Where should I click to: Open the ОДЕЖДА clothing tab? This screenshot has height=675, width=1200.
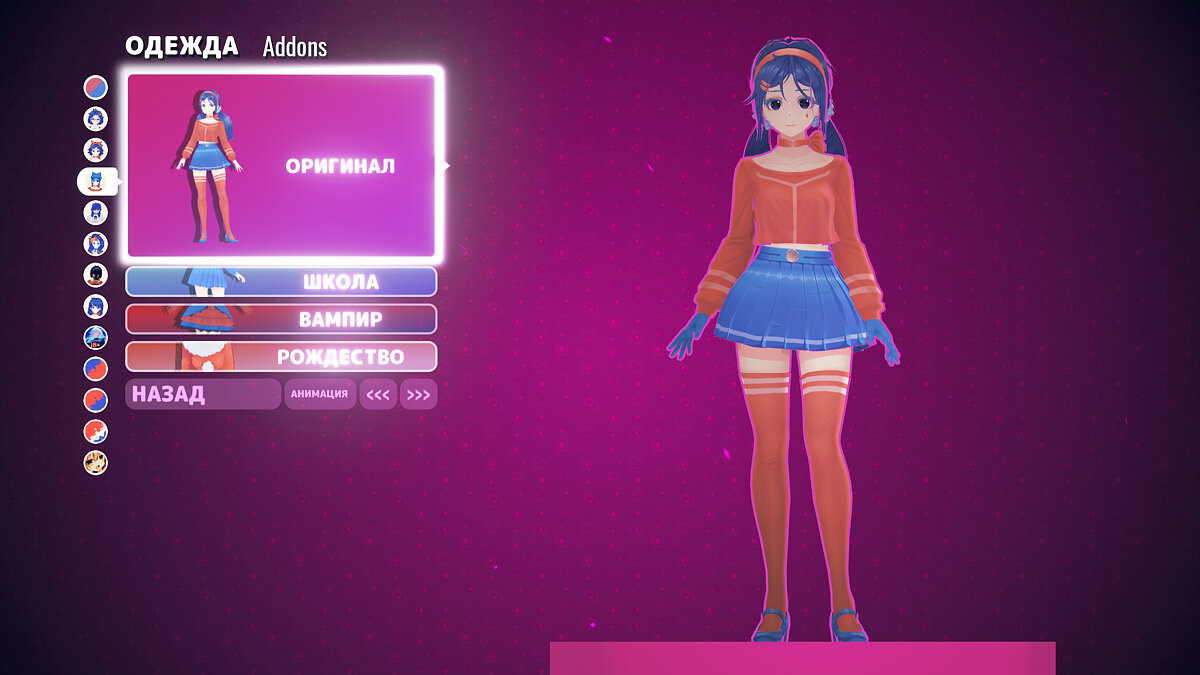tap(181, 46)
